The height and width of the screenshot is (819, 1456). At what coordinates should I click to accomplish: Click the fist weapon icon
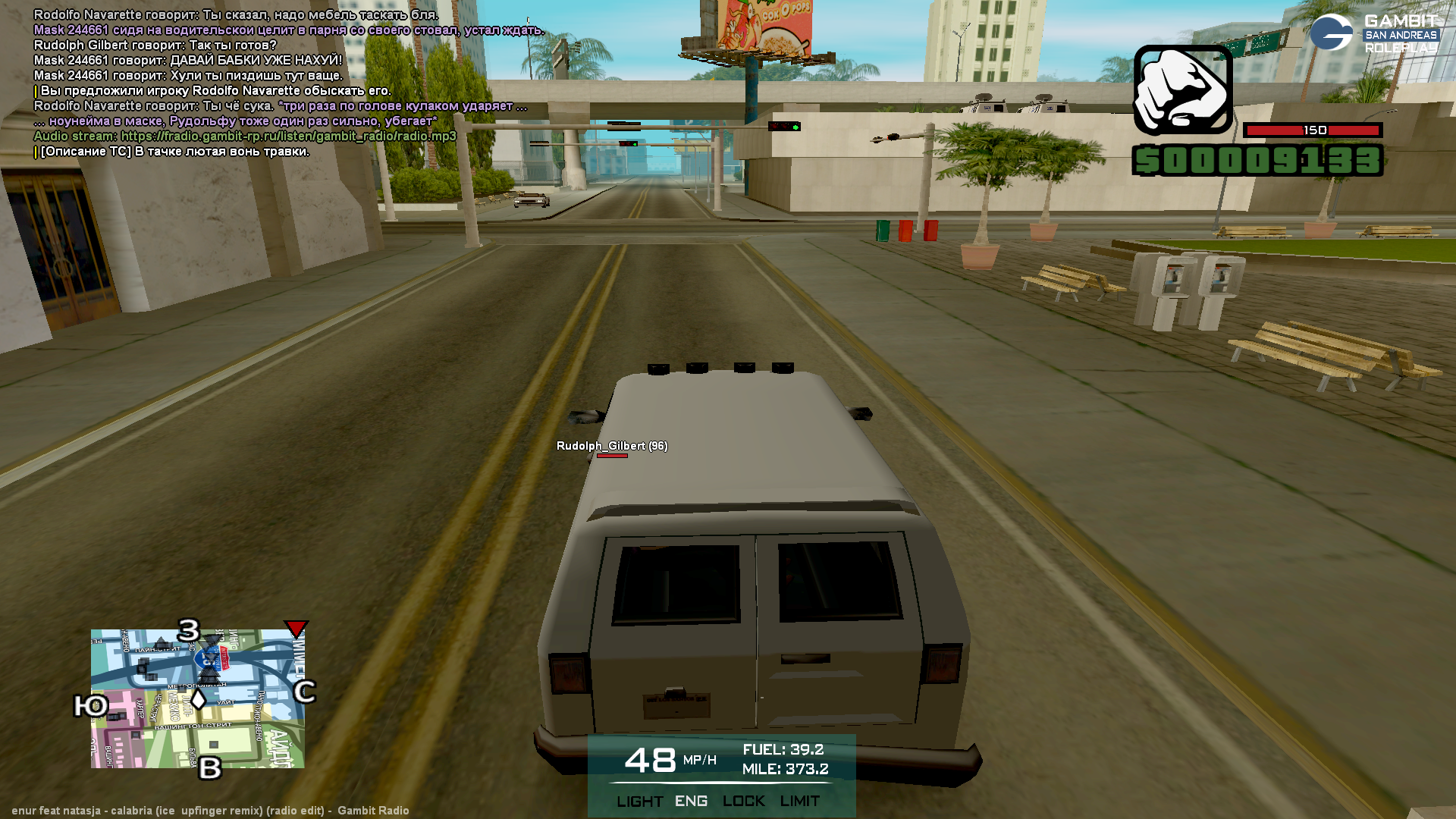pyautogui.click(x=1182, y=89)
